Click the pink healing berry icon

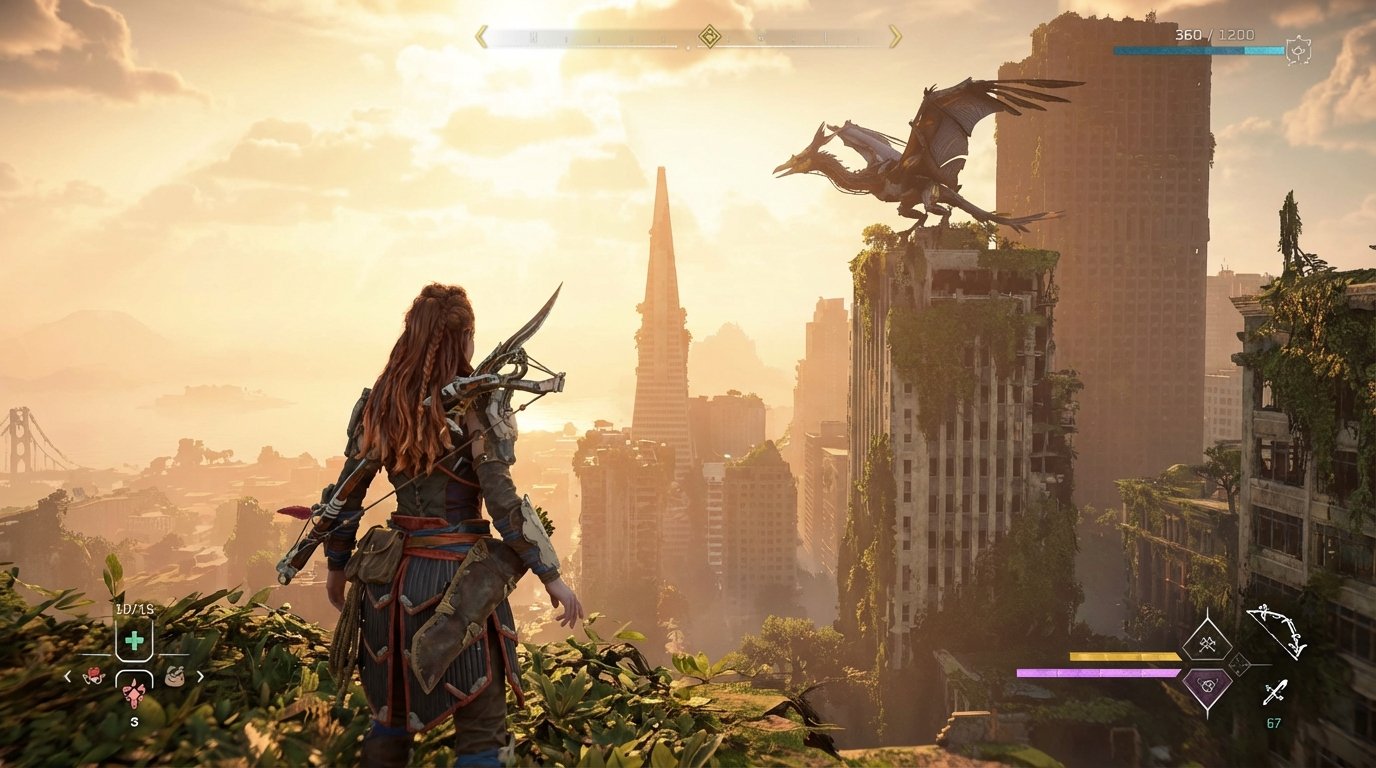133,693
